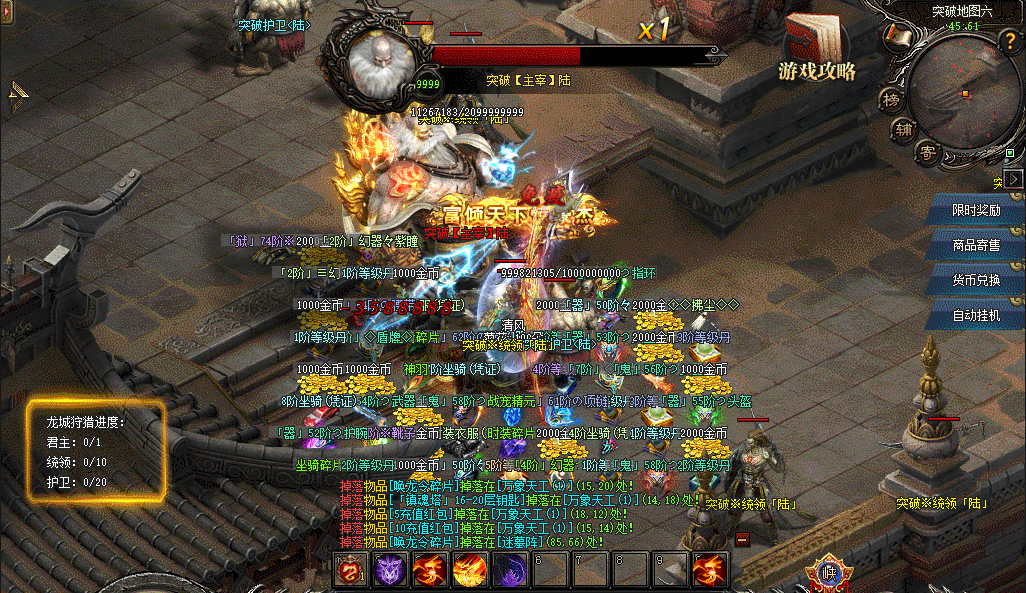Open the 货币兑换 currency exchange
This screenshot has width=1026, height=593.
click(976, 280)
